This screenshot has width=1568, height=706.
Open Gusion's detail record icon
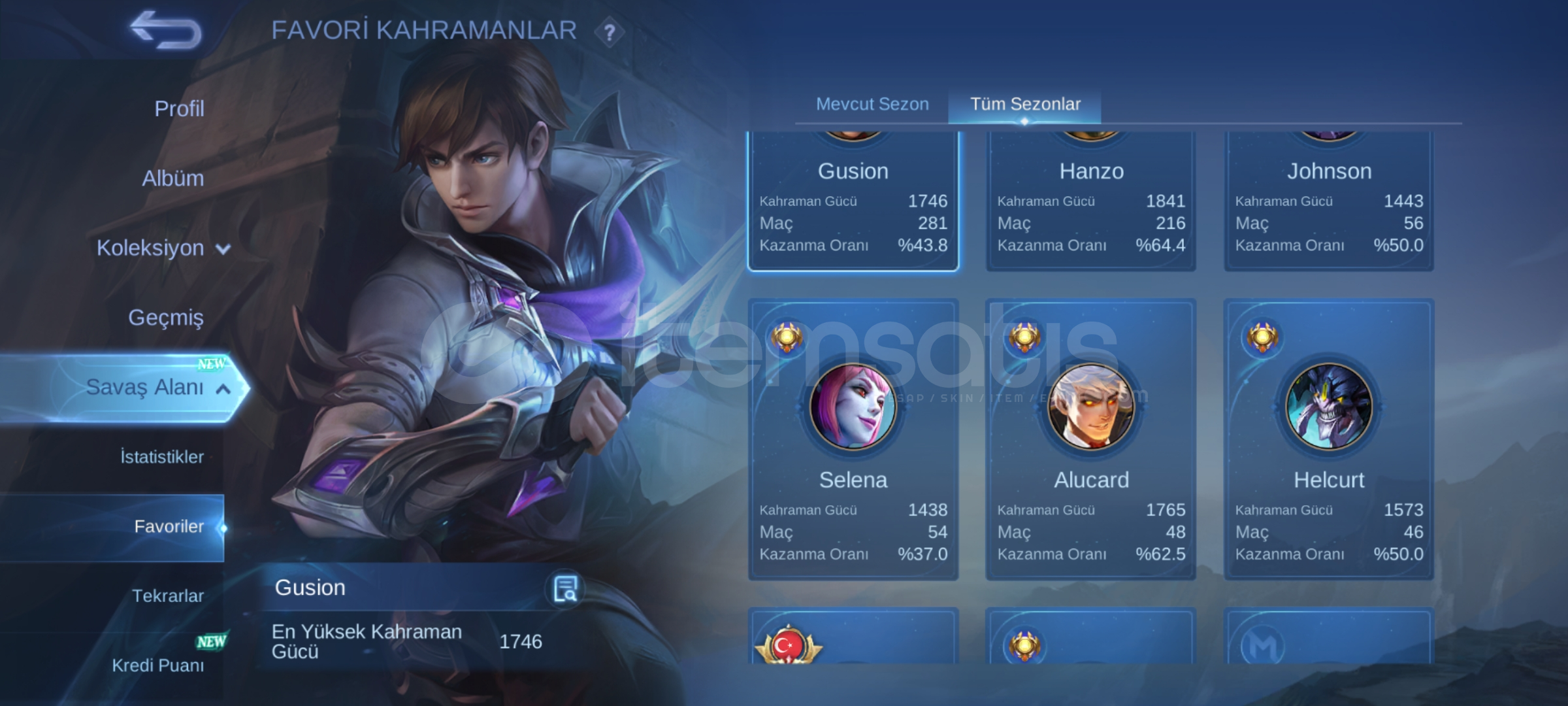coord(564,588)
